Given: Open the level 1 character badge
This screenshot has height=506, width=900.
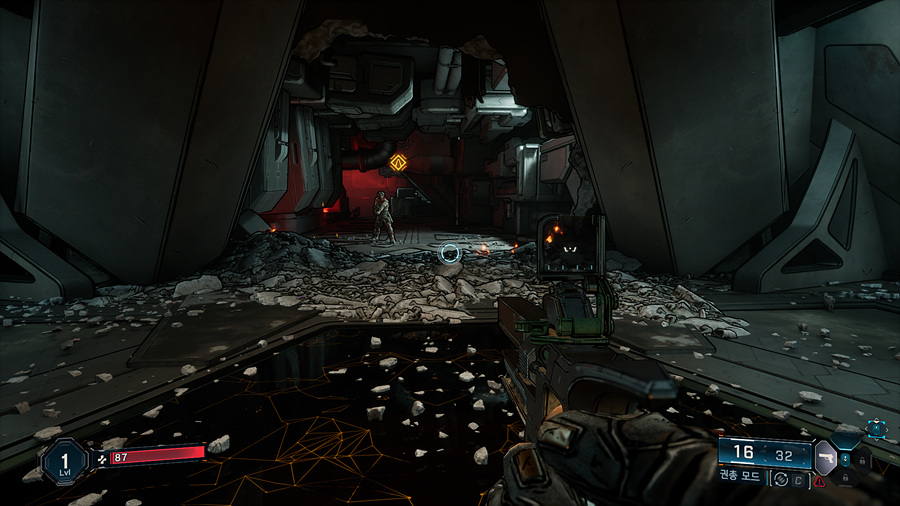Looking at the screenshot, I should click(62, 461).
